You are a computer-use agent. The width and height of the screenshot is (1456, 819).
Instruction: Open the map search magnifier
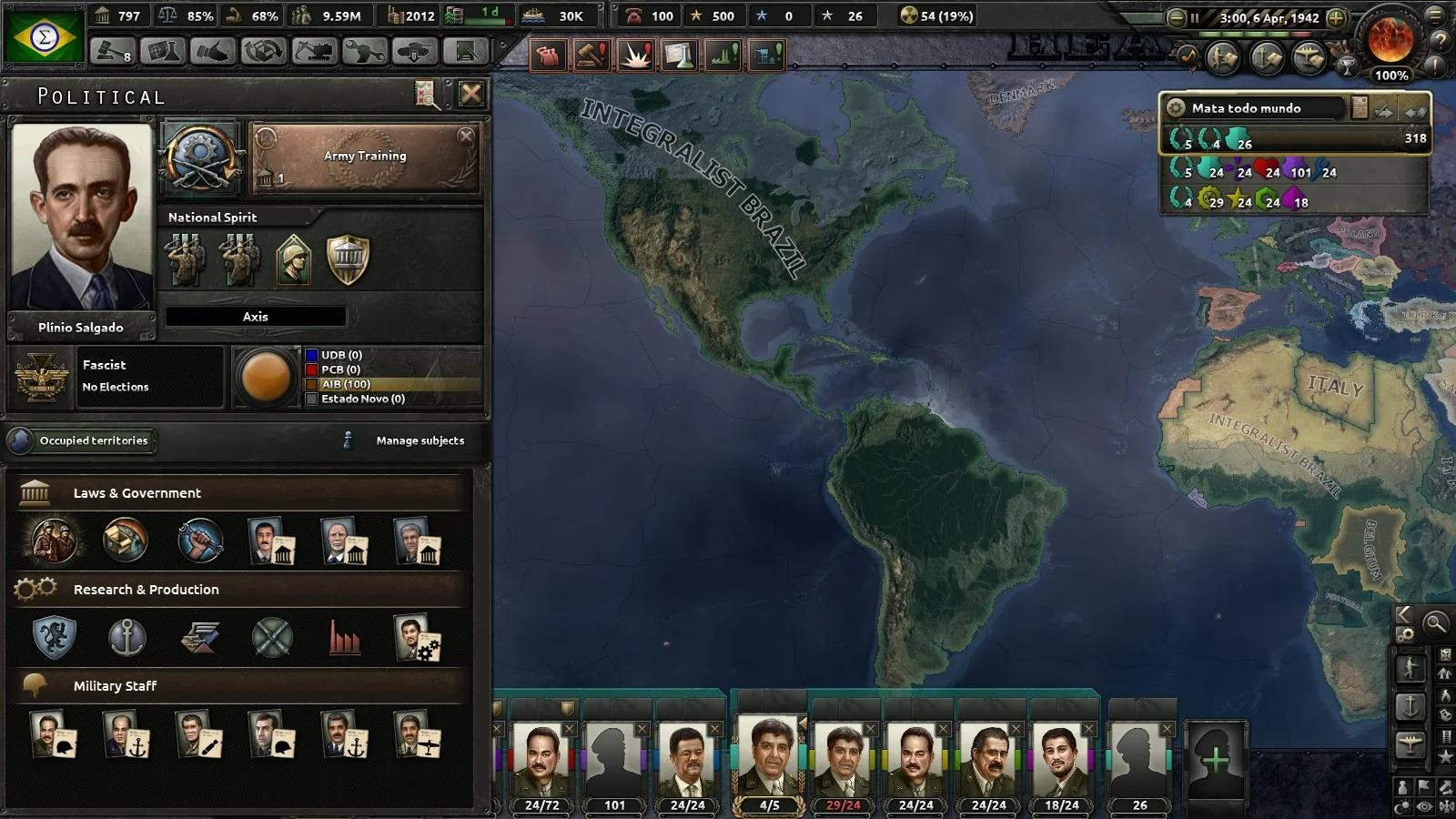click(x=1435, y=623)
